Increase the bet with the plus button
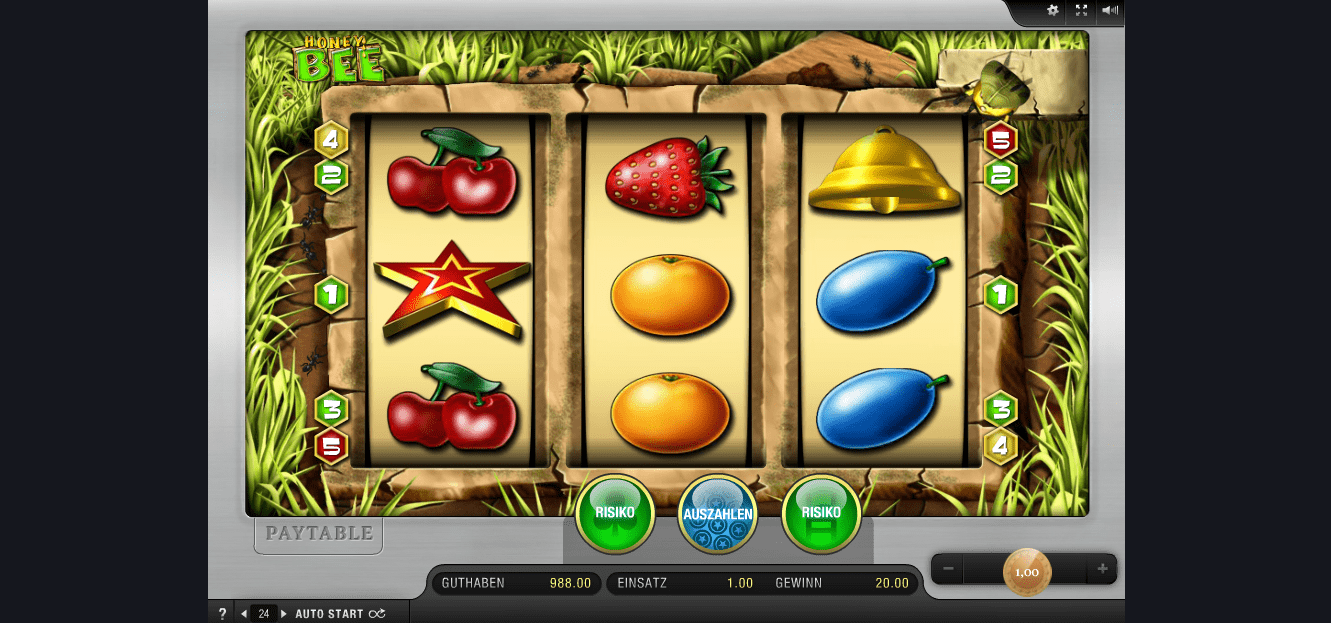The image size is (1331, 623). click(x=1102, y=570)
